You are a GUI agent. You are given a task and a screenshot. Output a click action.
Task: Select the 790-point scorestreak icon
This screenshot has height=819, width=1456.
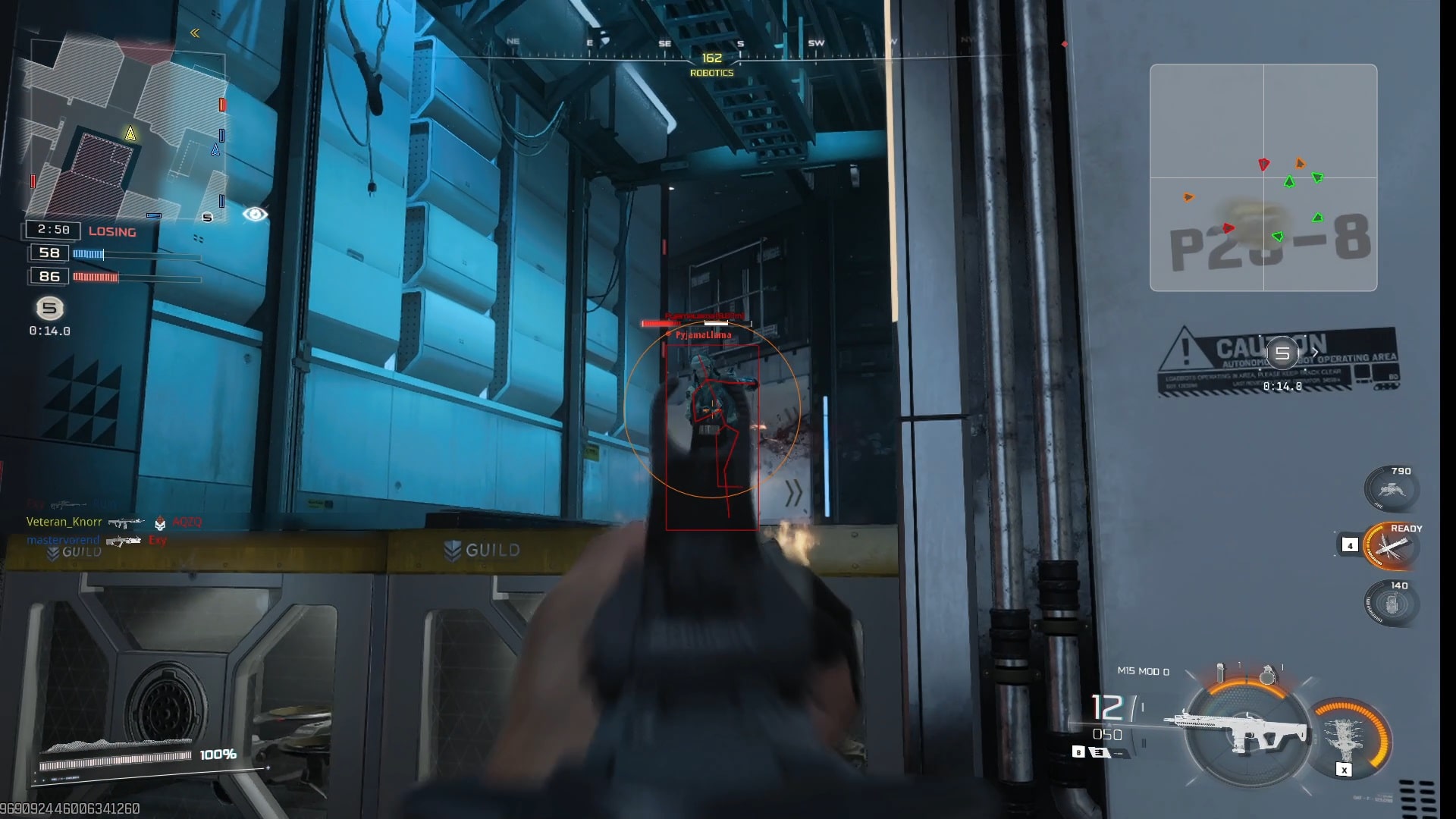point(1391,489)
